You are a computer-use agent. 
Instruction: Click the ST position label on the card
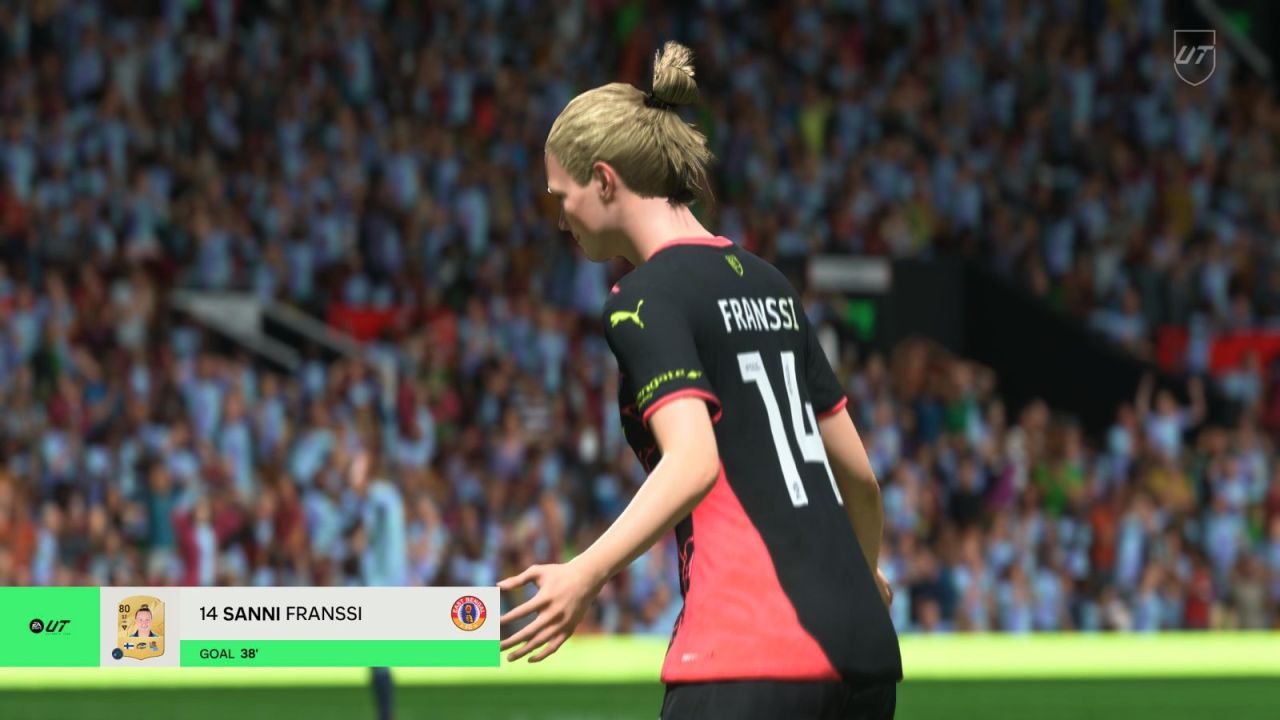[x=123, y=616]
